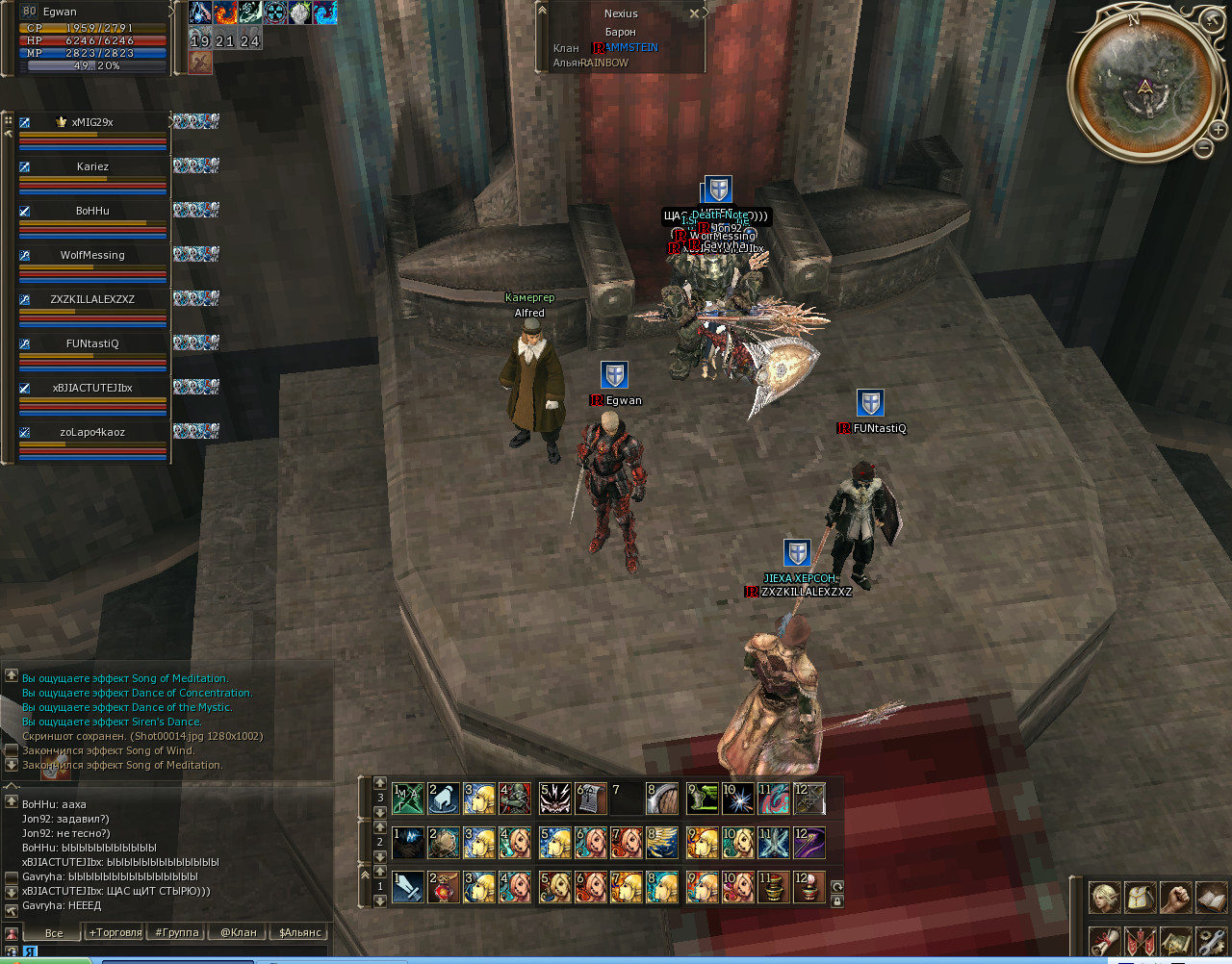Open system options wrench icon

(x=1211, y=940)
